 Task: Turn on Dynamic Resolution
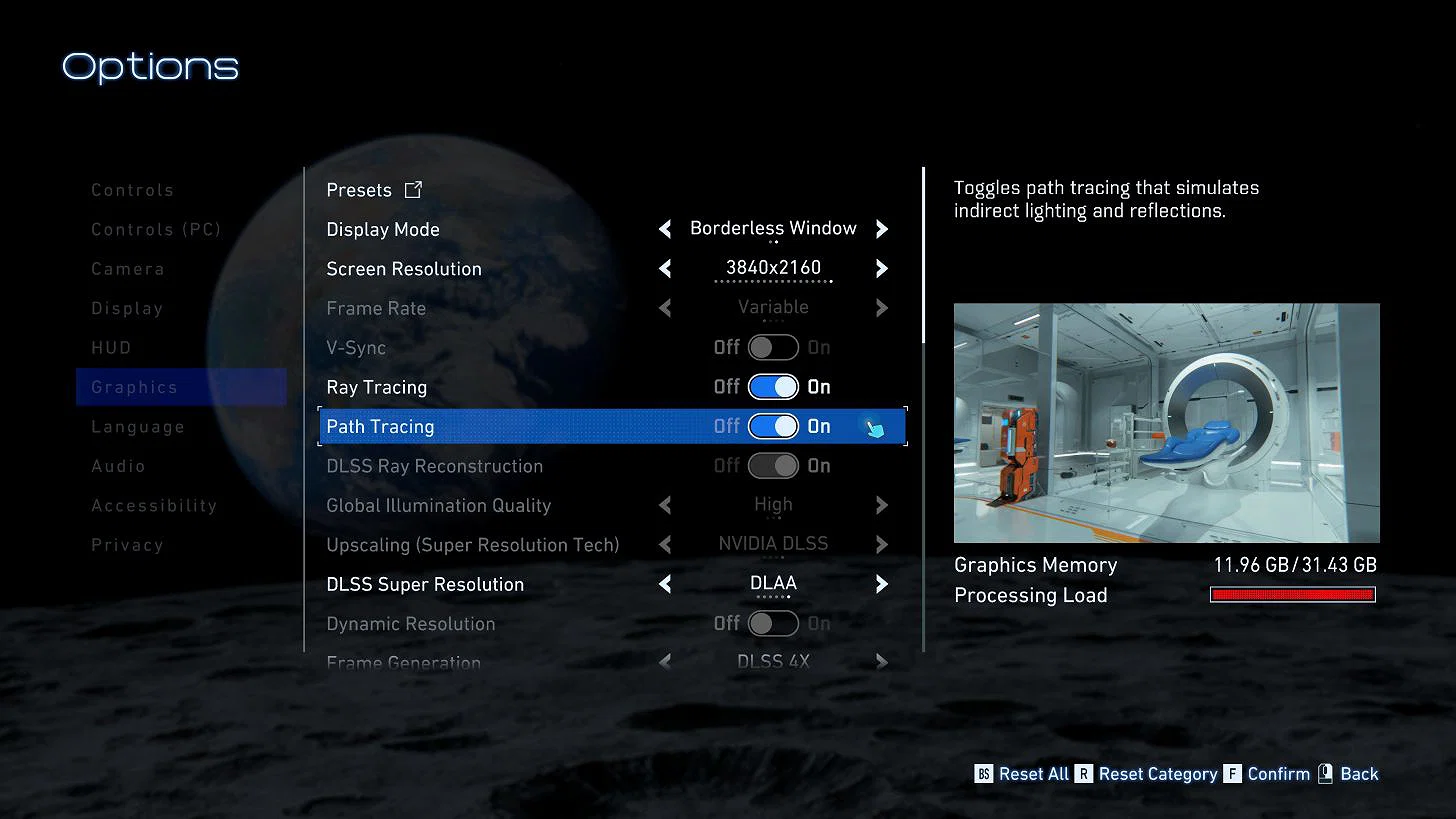click(772, 623)
